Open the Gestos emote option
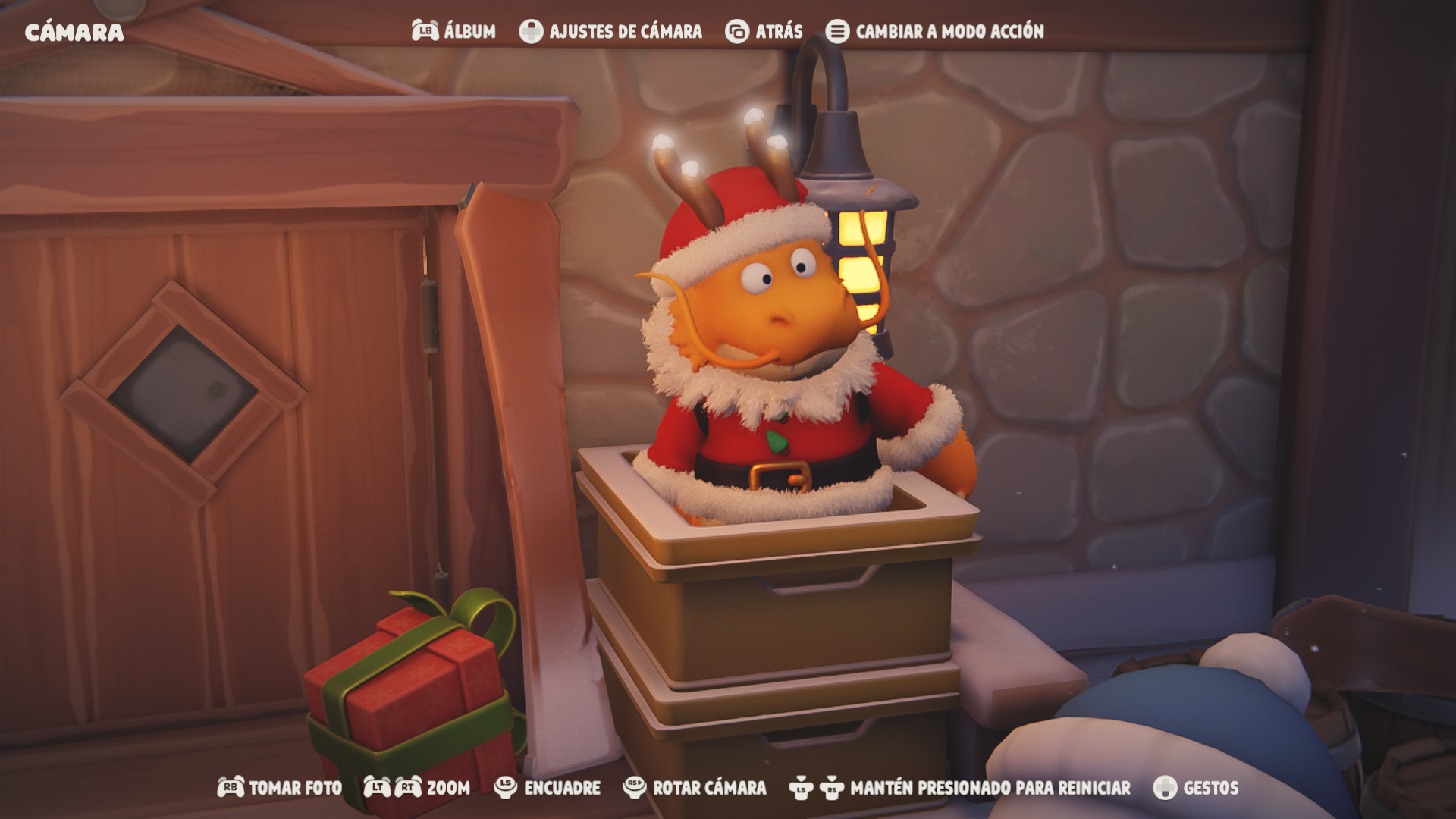 tap(1195, 788)
